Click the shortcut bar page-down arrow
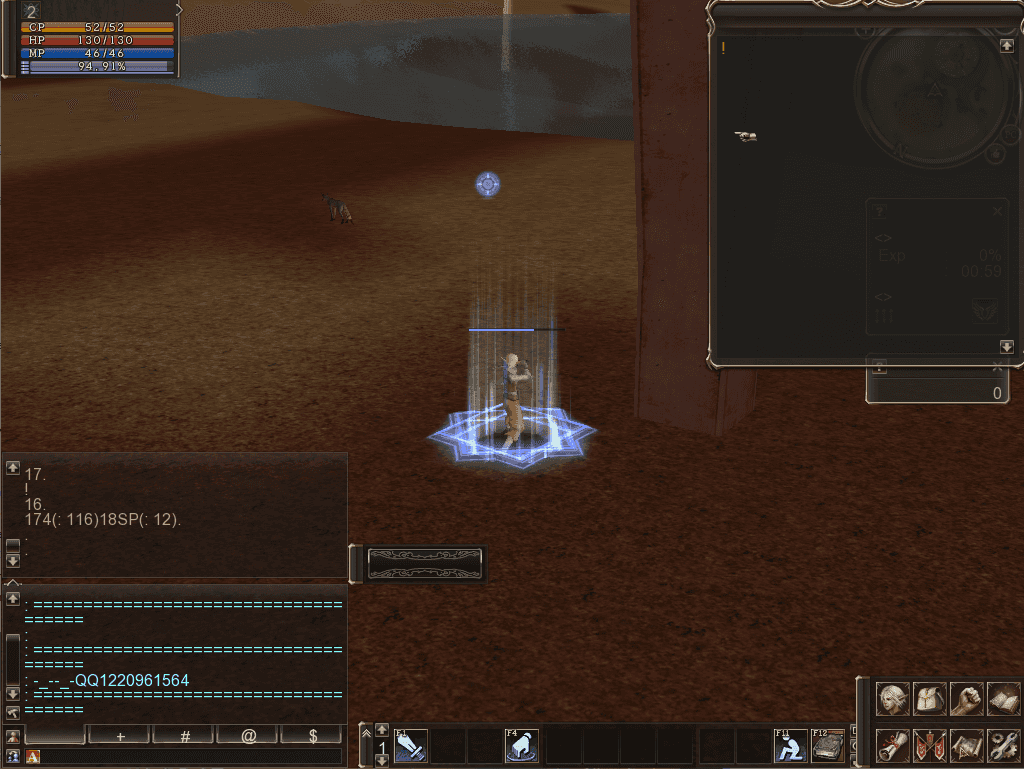 point(382,761)
